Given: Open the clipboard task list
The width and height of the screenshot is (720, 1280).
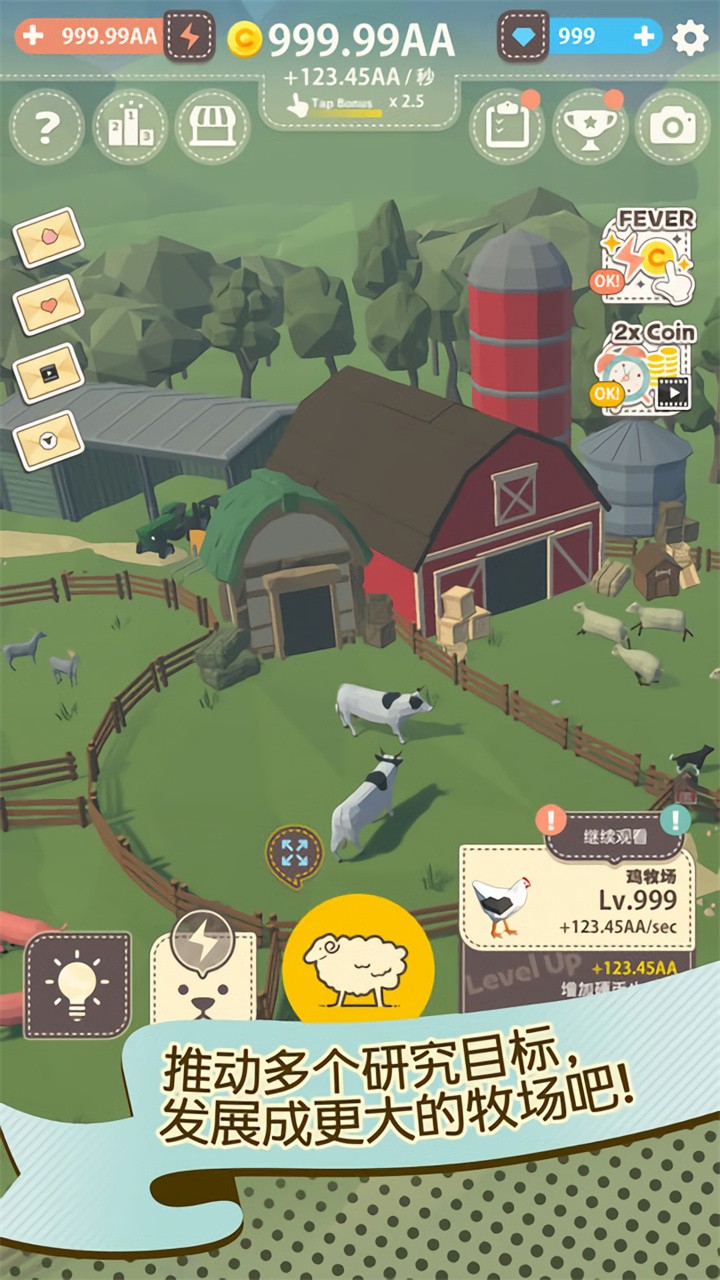Looking at the screenshot, I should tap(506, 127).
